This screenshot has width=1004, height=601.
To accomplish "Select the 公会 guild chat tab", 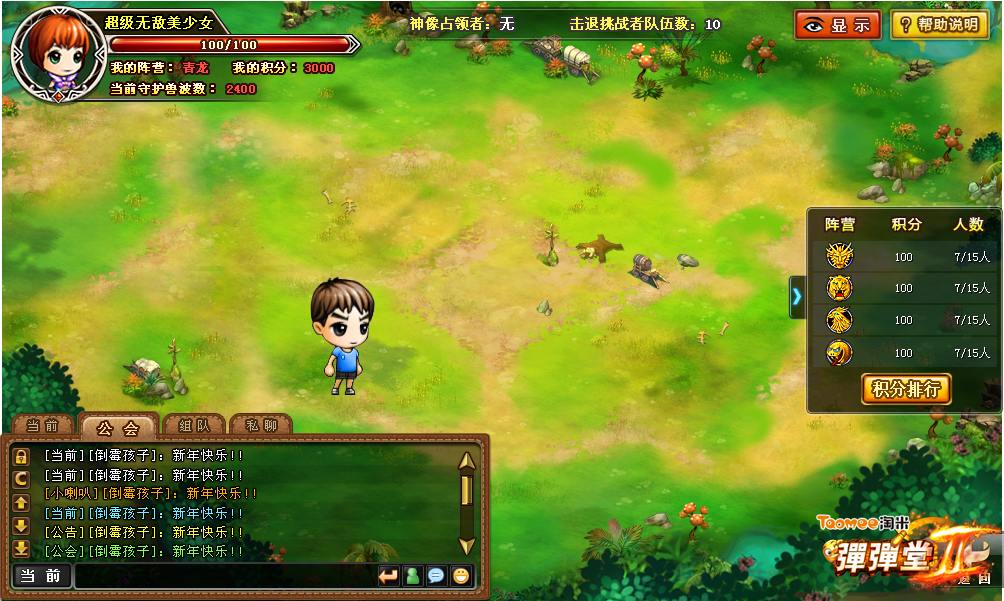I will click(x=118, y=427).
